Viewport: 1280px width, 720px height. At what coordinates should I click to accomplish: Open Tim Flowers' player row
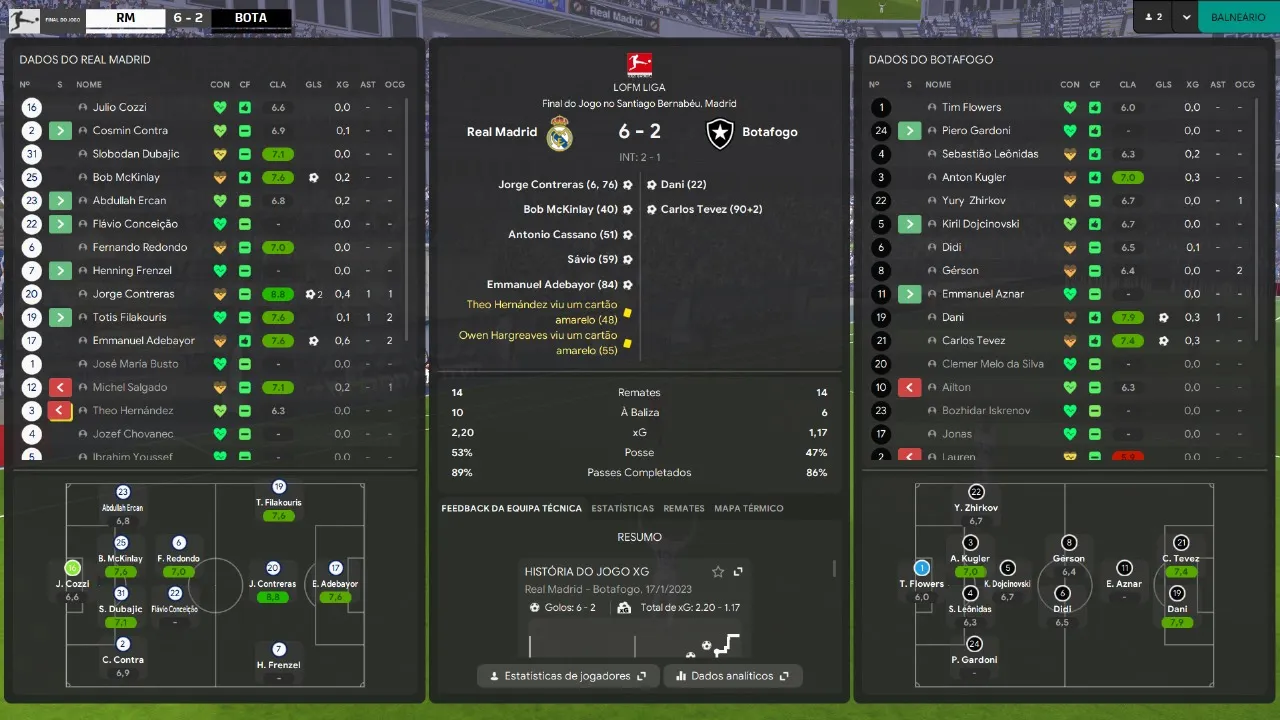click(971, 107)
